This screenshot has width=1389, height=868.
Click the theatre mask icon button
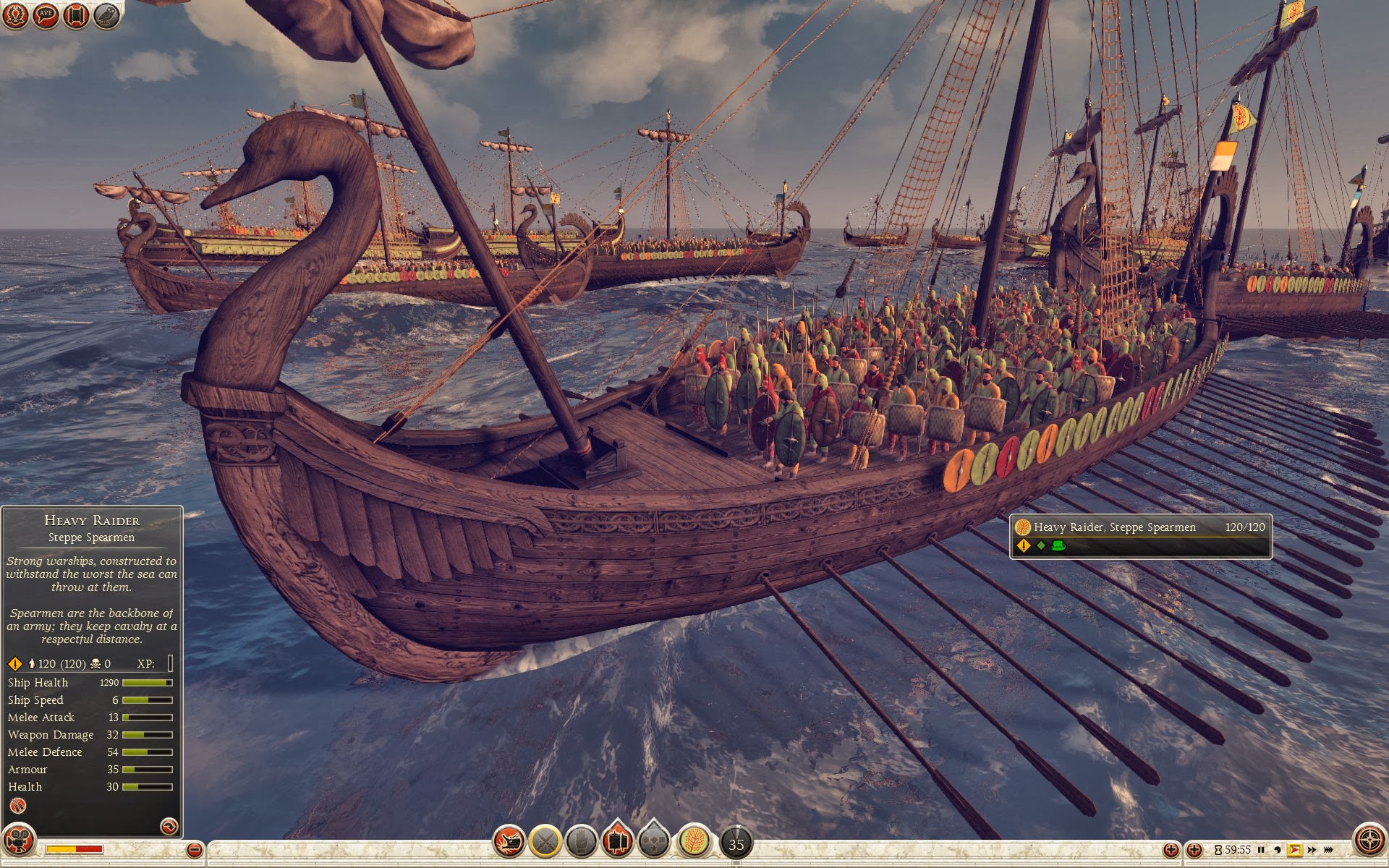click(x=18, y=841)
